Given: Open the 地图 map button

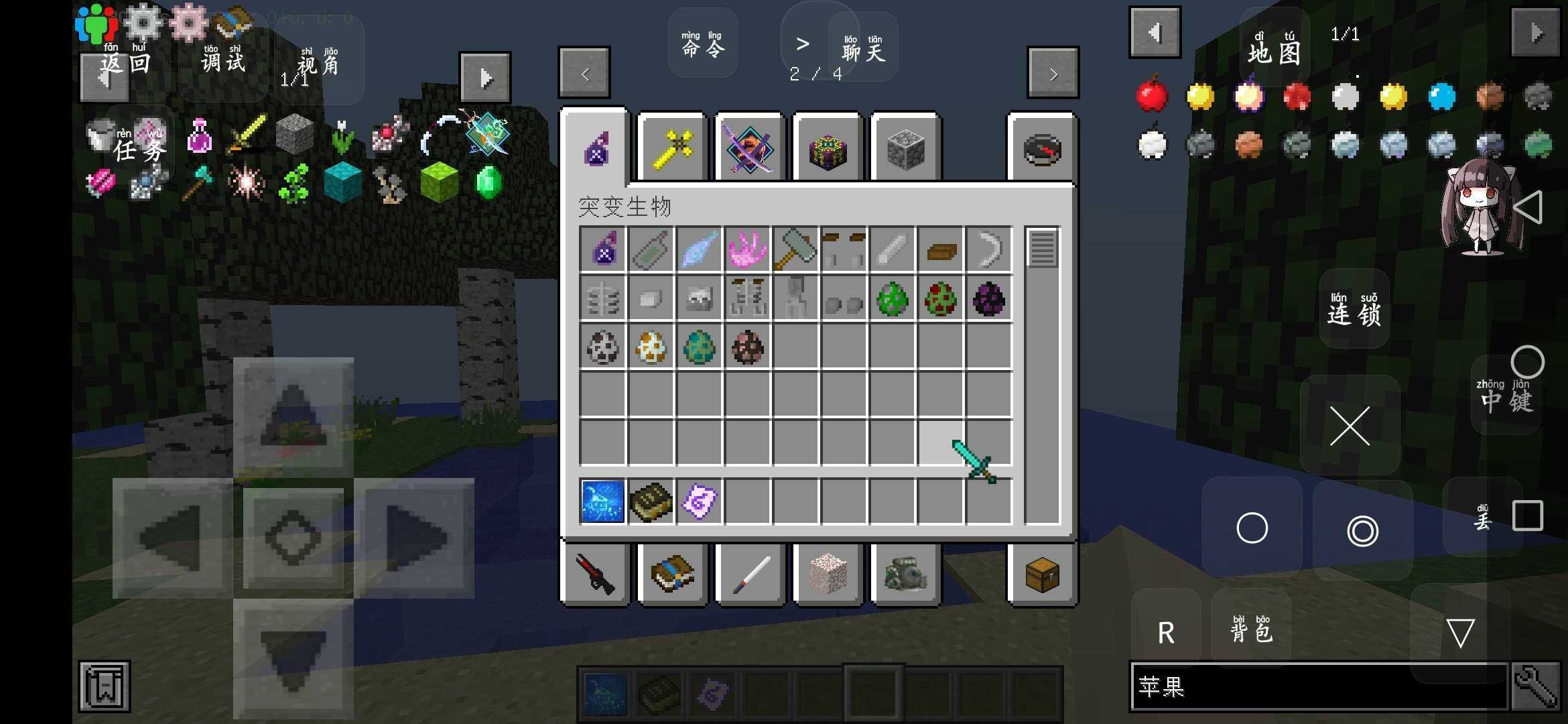Looking at the screenshot, I should click(x=1274, y=49).
